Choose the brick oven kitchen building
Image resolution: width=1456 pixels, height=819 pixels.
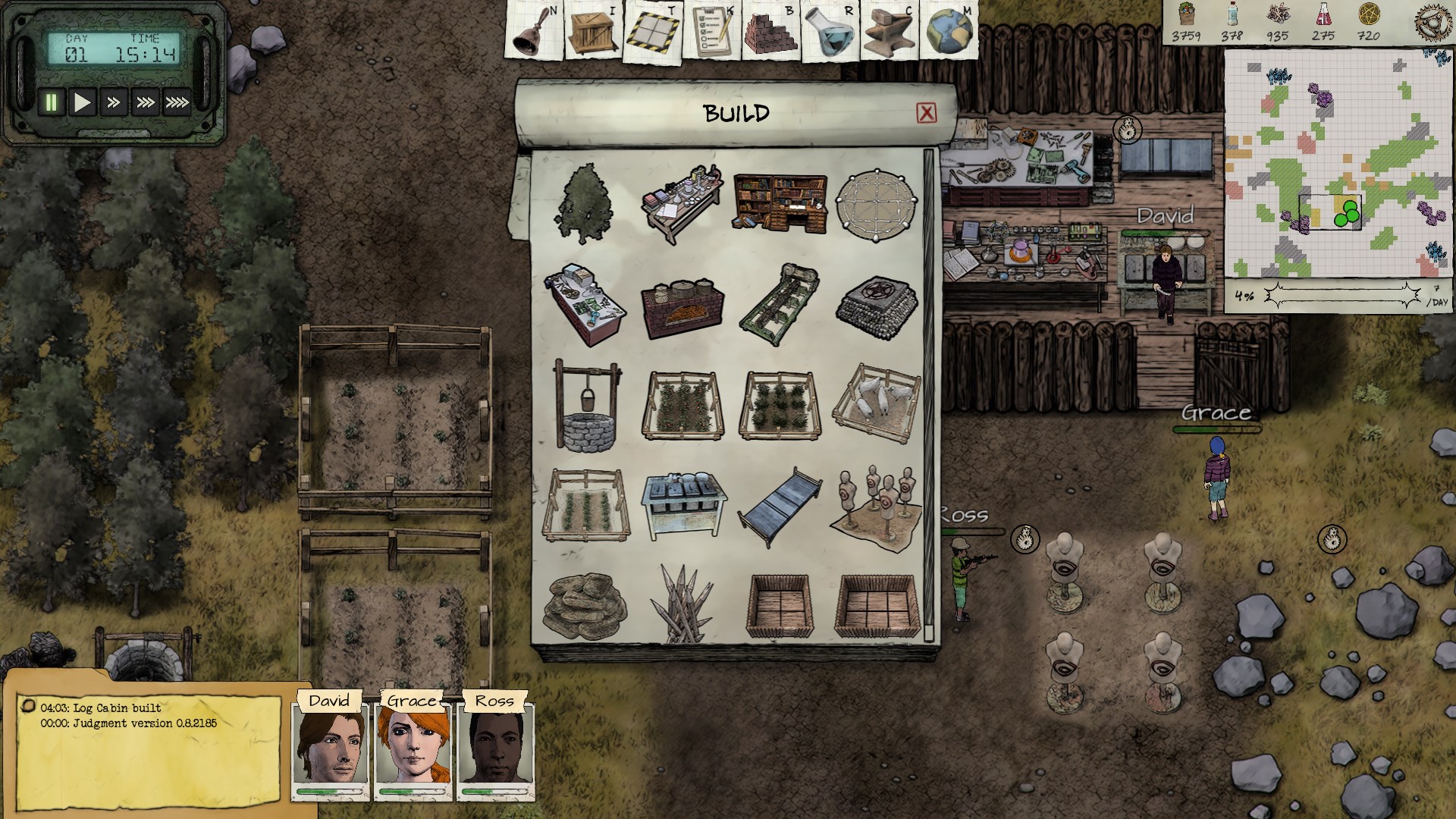(x=682, y=305)
